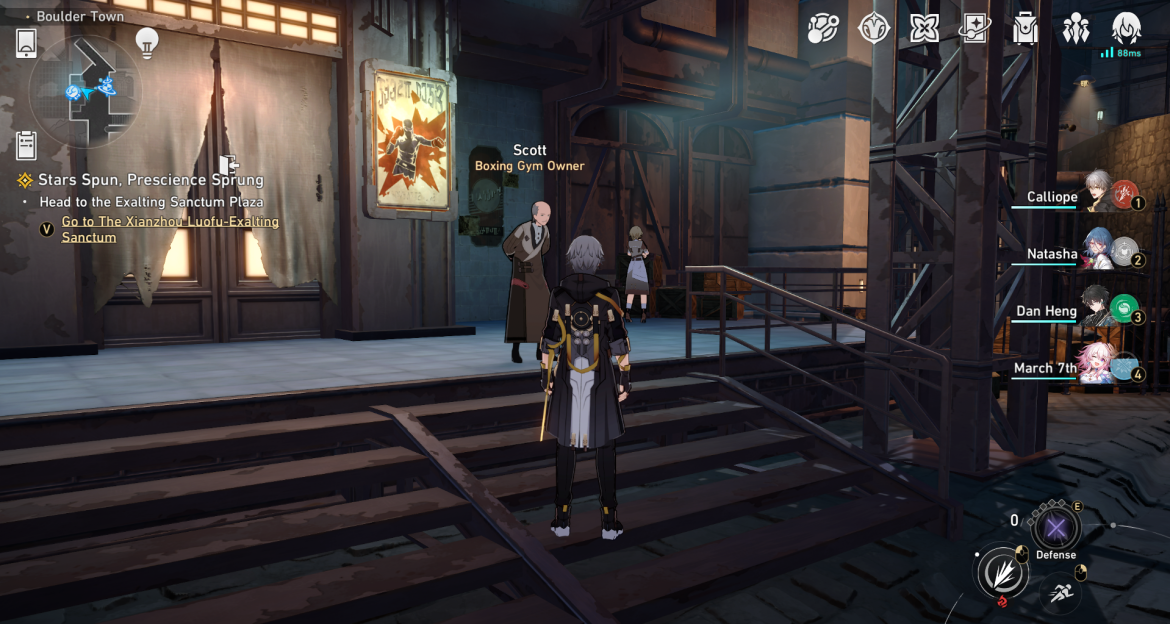
Task: Open the team lineup icon
Action: [x=1076, y=28]
